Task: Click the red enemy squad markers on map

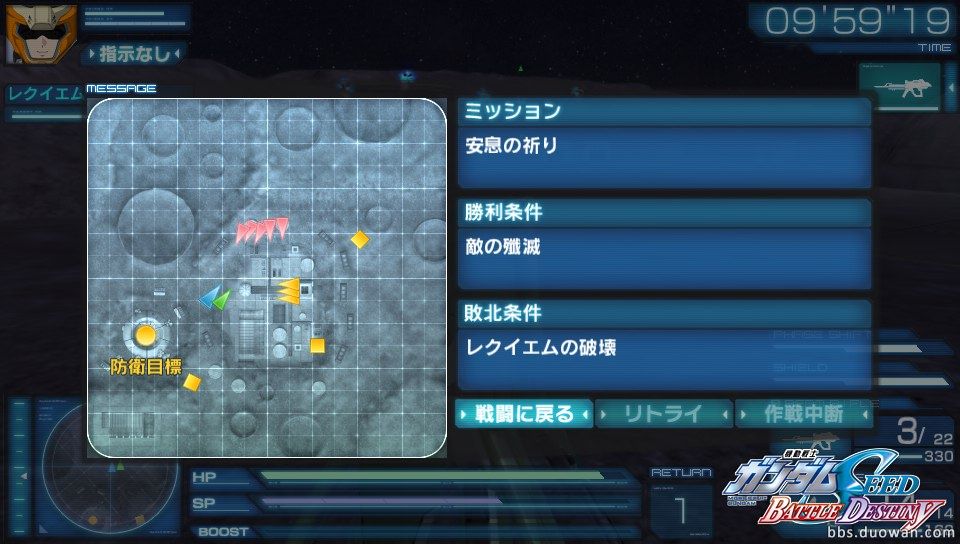Action: point(262,231)
